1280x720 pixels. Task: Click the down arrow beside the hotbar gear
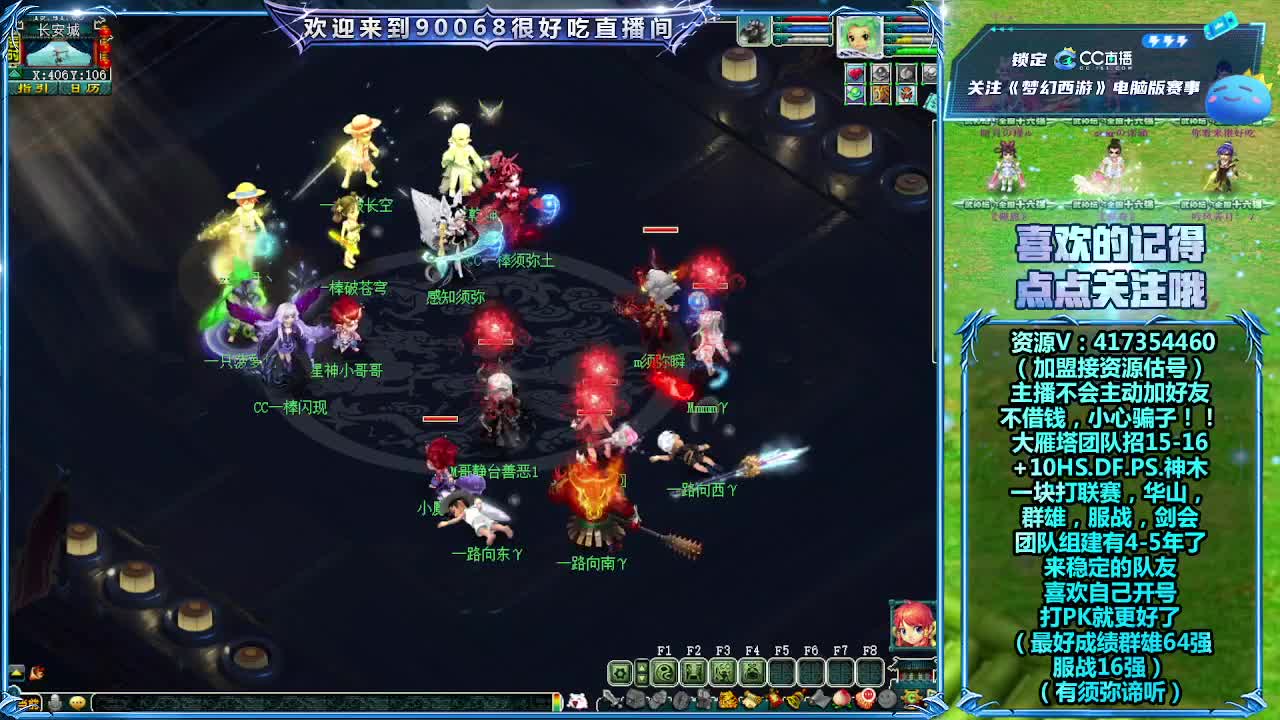tap(642, 678)
